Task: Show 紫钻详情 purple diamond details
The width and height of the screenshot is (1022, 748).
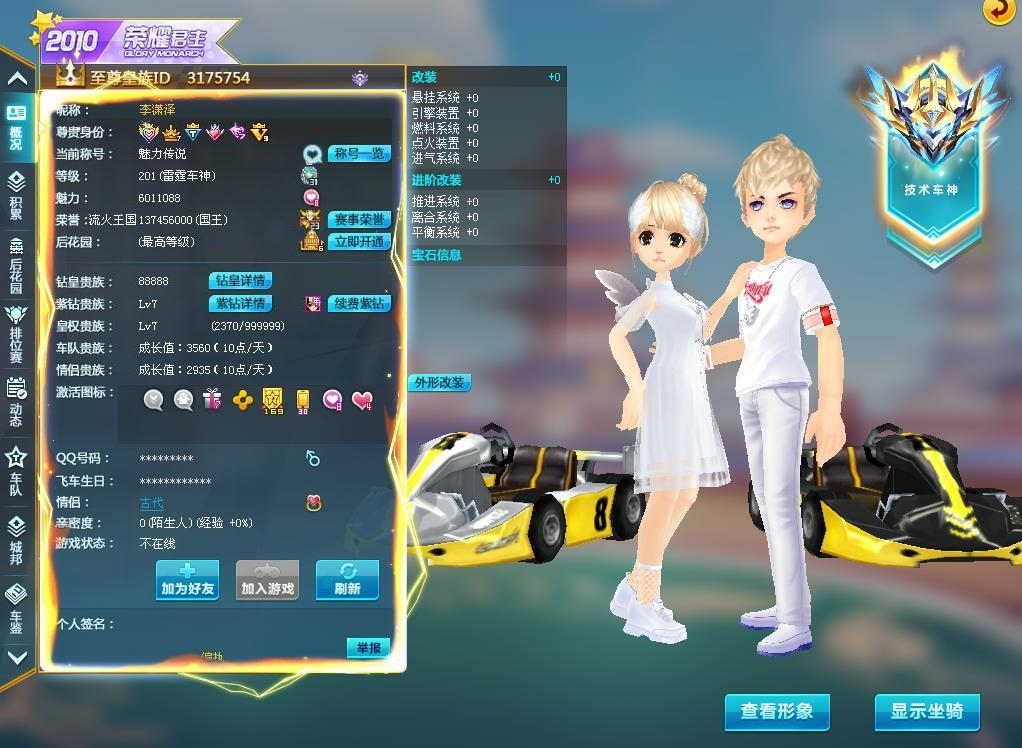Action: (240, 303)
